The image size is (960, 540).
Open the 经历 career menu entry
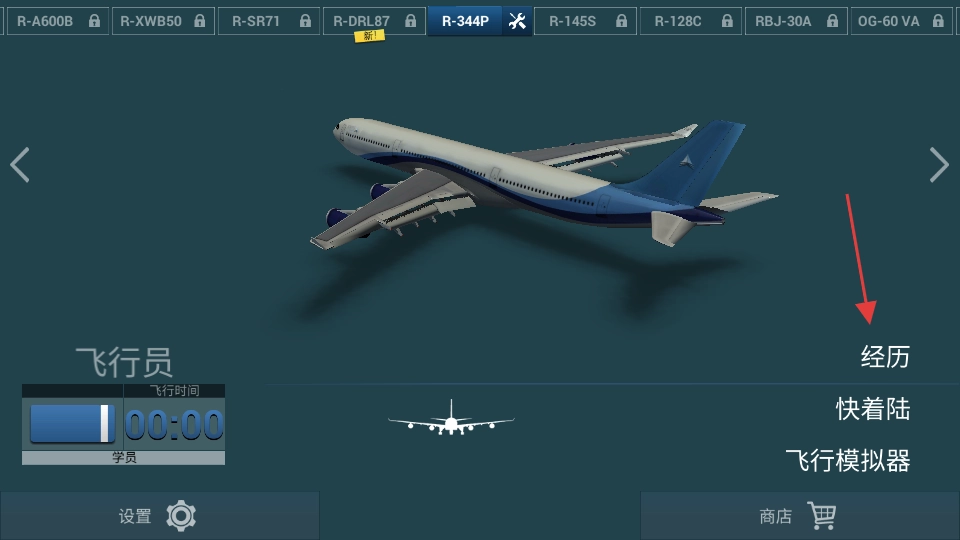(x=885, y=356)
